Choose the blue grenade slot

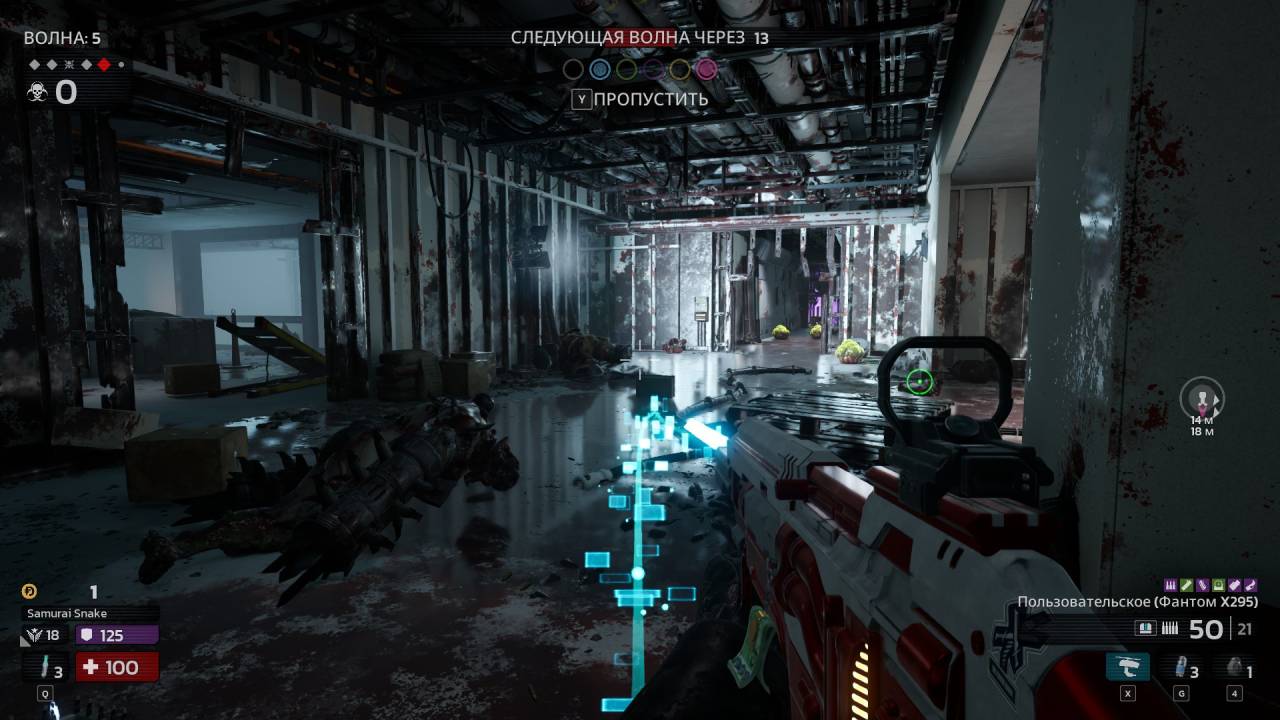click(1181, 668)
